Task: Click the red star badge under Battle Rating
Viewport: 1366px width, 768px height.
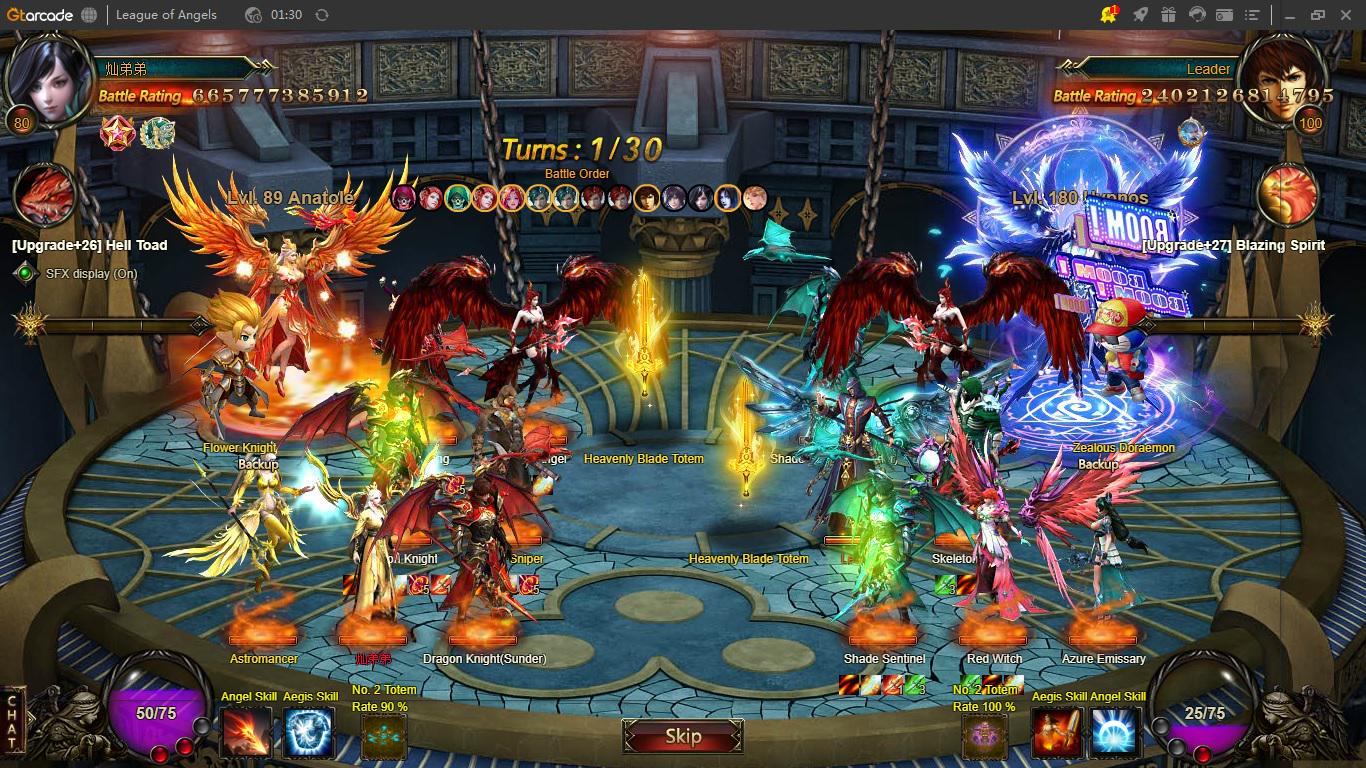Action: click(x=117, y=131)
